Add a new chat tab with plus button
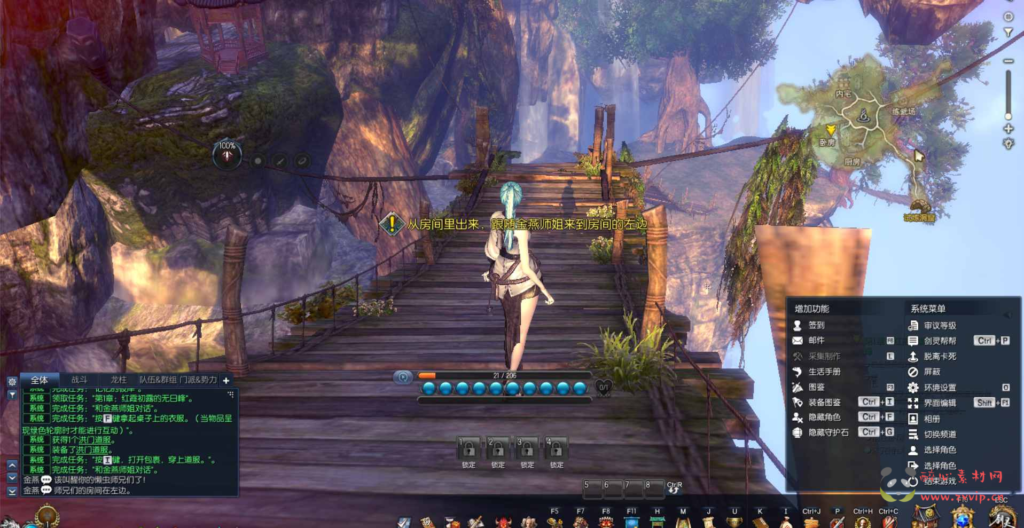This screenshot has height=528, width=1024. click(226, 380)
